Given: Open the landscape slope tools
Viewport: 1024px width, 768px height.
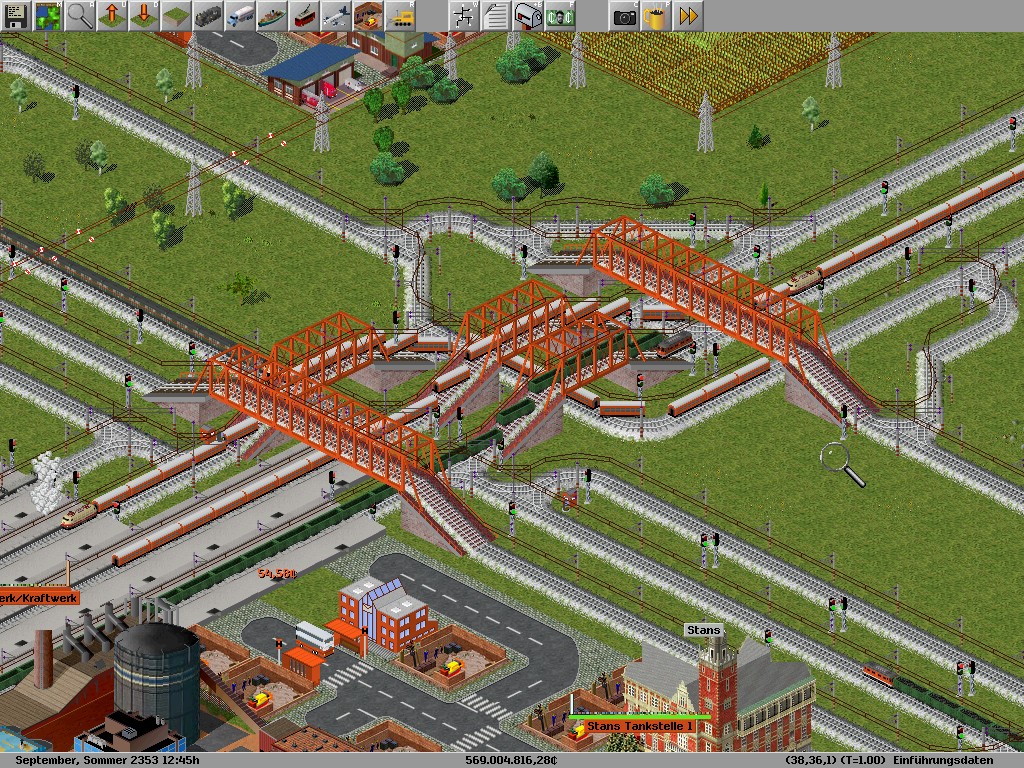Looking at the screenshot, I should click(176, 16).
